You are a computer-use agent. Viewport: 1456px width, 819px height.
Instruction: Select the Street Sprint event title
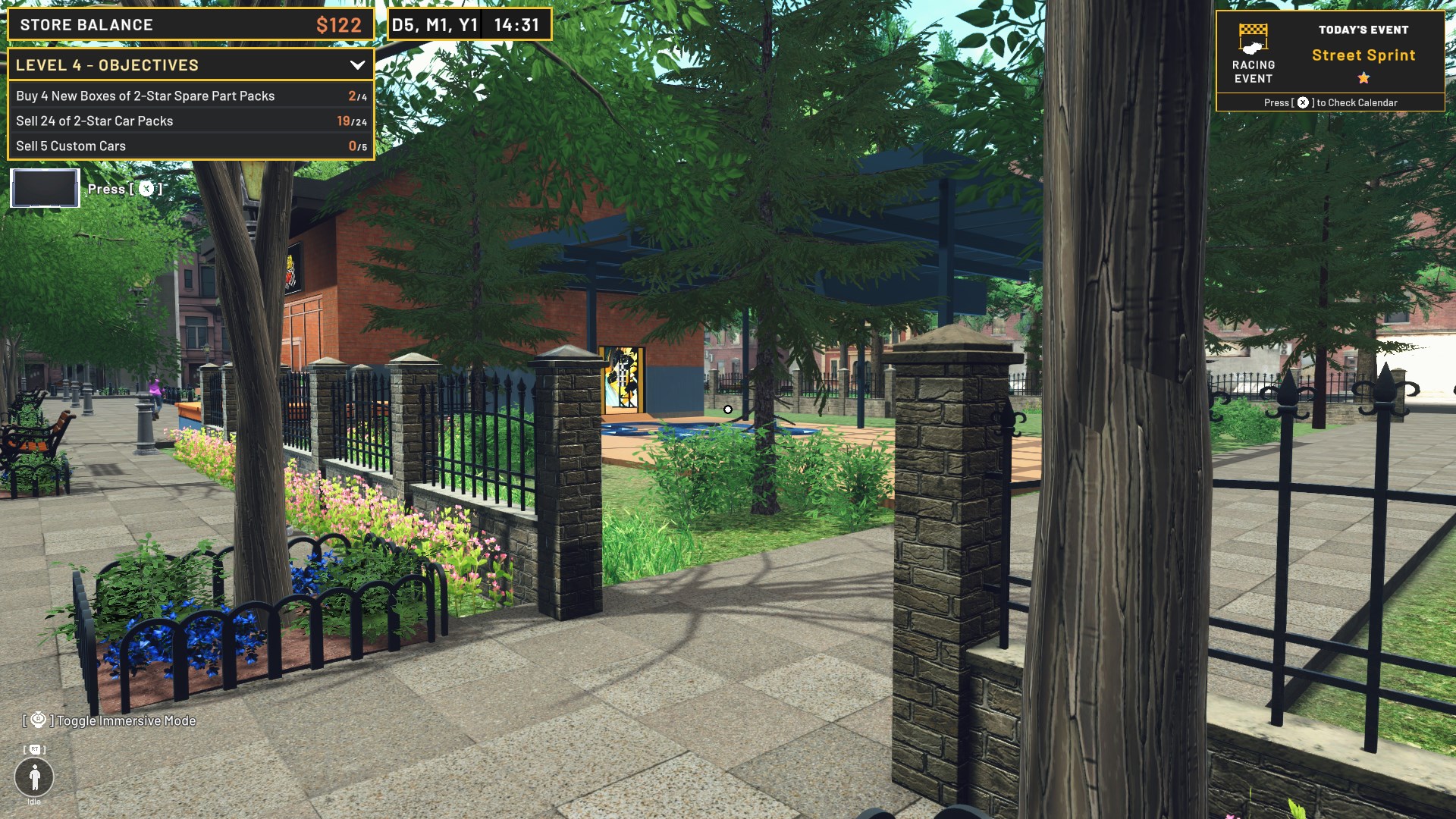coord(1363,55)
